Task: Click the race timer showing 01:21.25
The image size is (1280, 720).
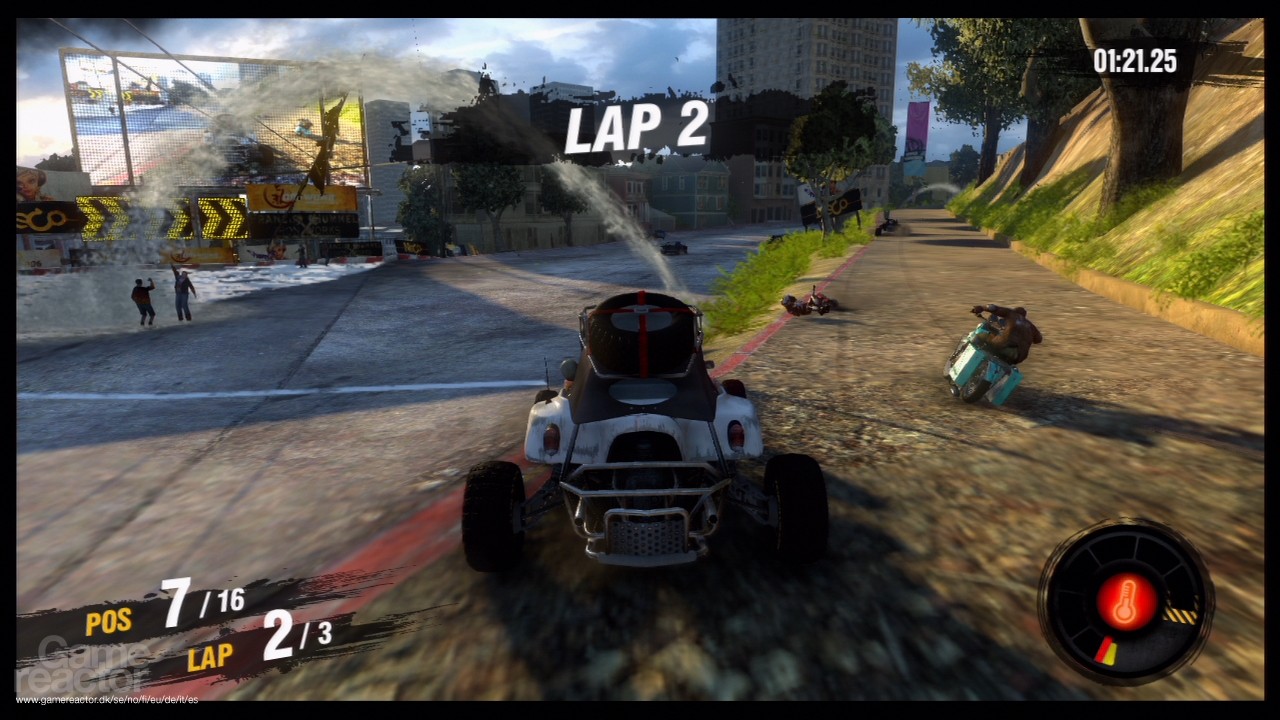Action: point(1135,62)
